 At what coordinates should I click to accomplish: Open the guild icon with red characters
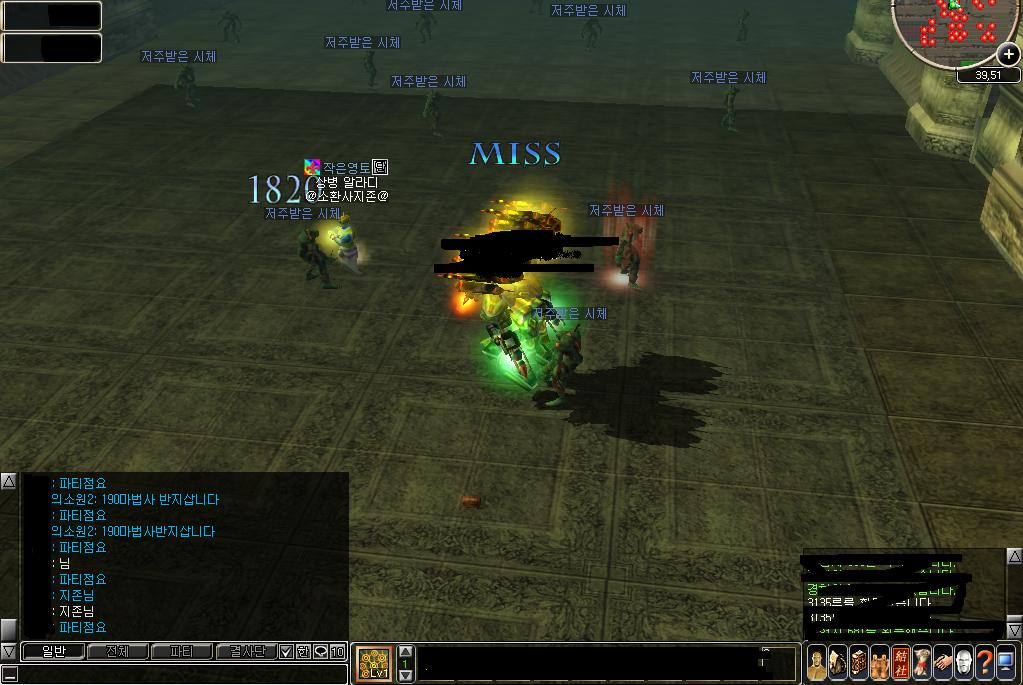pyautogui.click(x=900, y=662)
